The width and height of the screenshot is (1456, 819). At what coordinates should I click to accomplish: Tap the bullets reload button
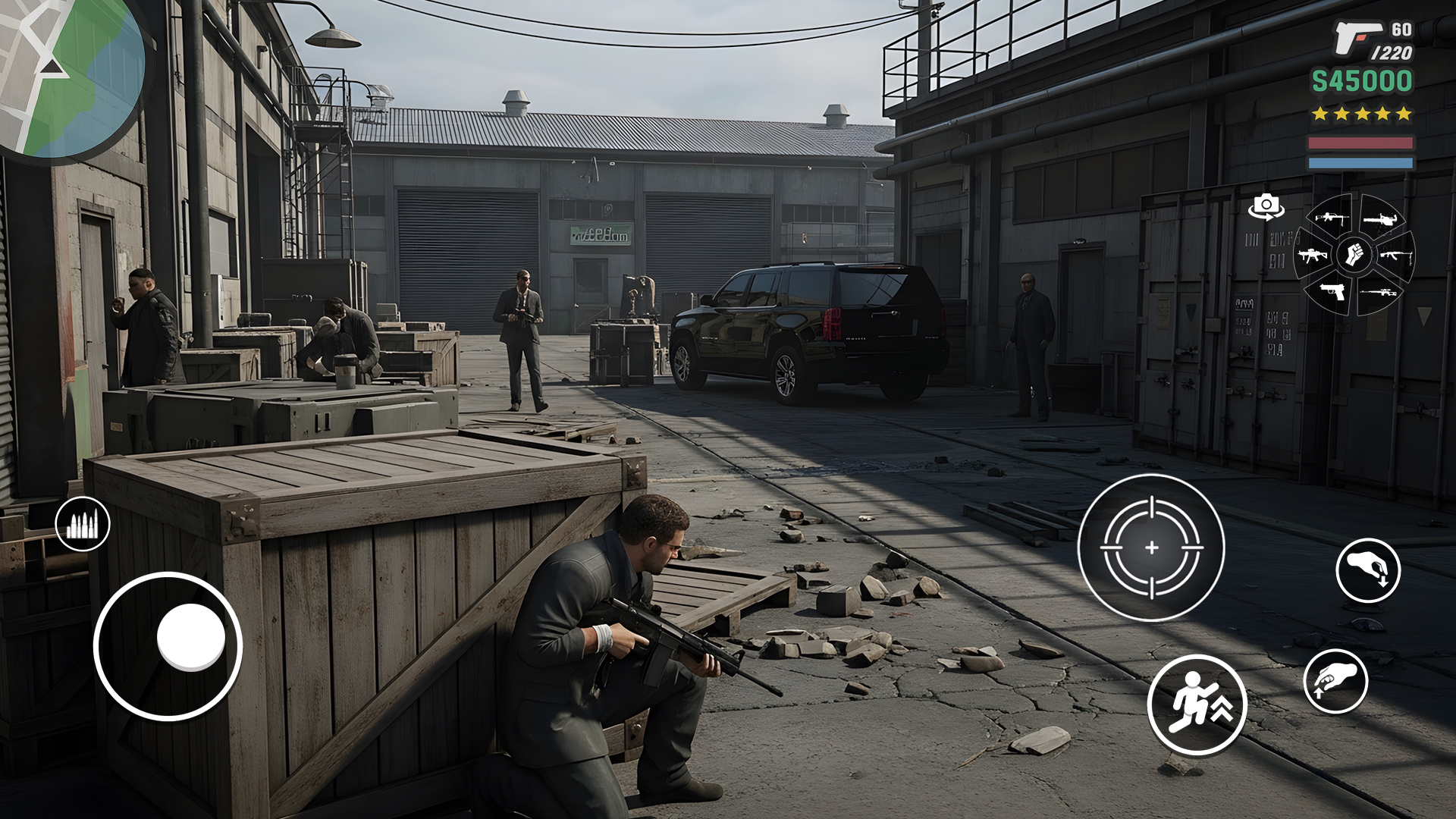[x=83, y=524]
